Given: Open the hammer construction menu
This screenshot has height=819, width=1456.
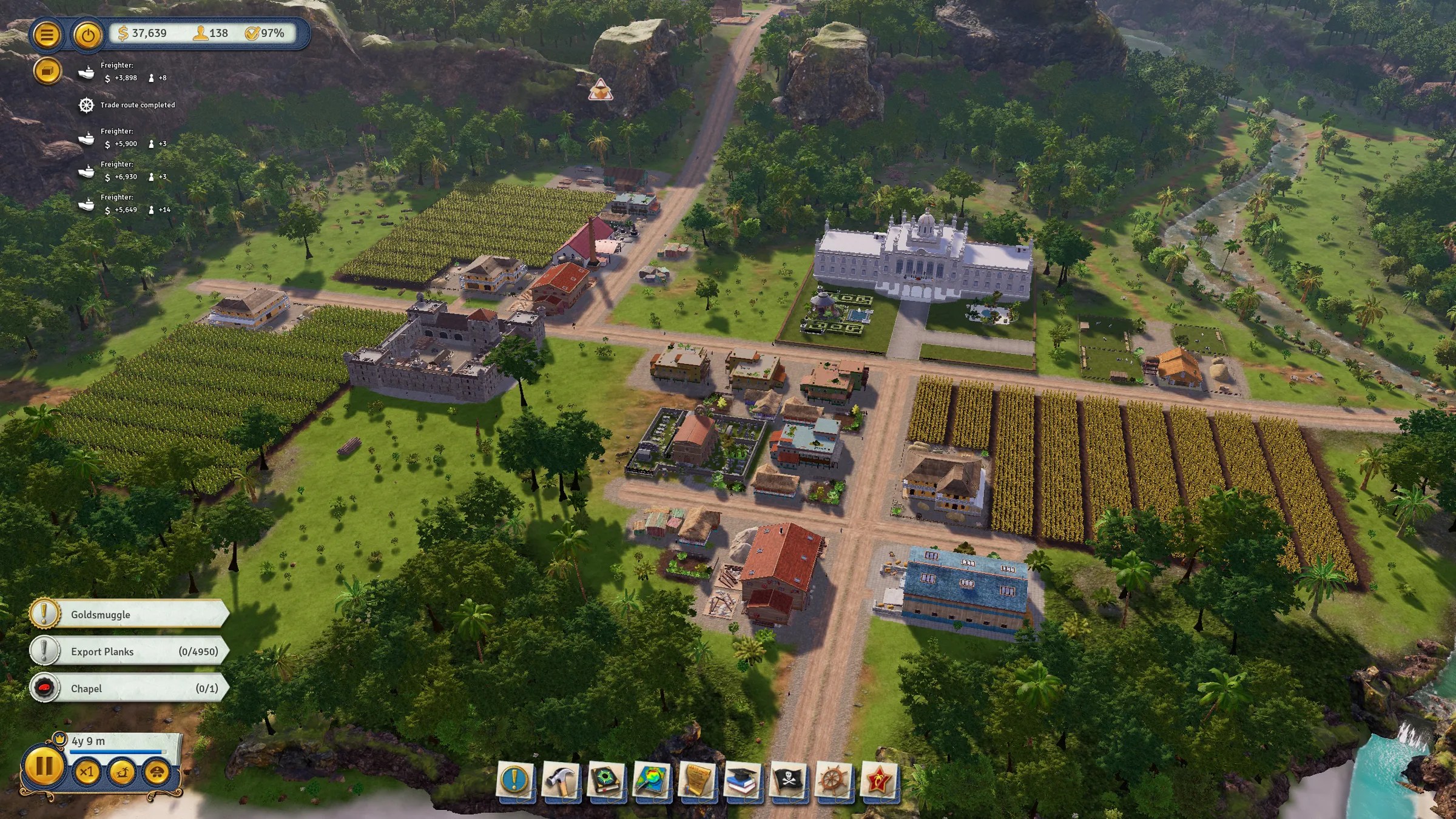Looking at the screenshot, I should tap(561, 779).
